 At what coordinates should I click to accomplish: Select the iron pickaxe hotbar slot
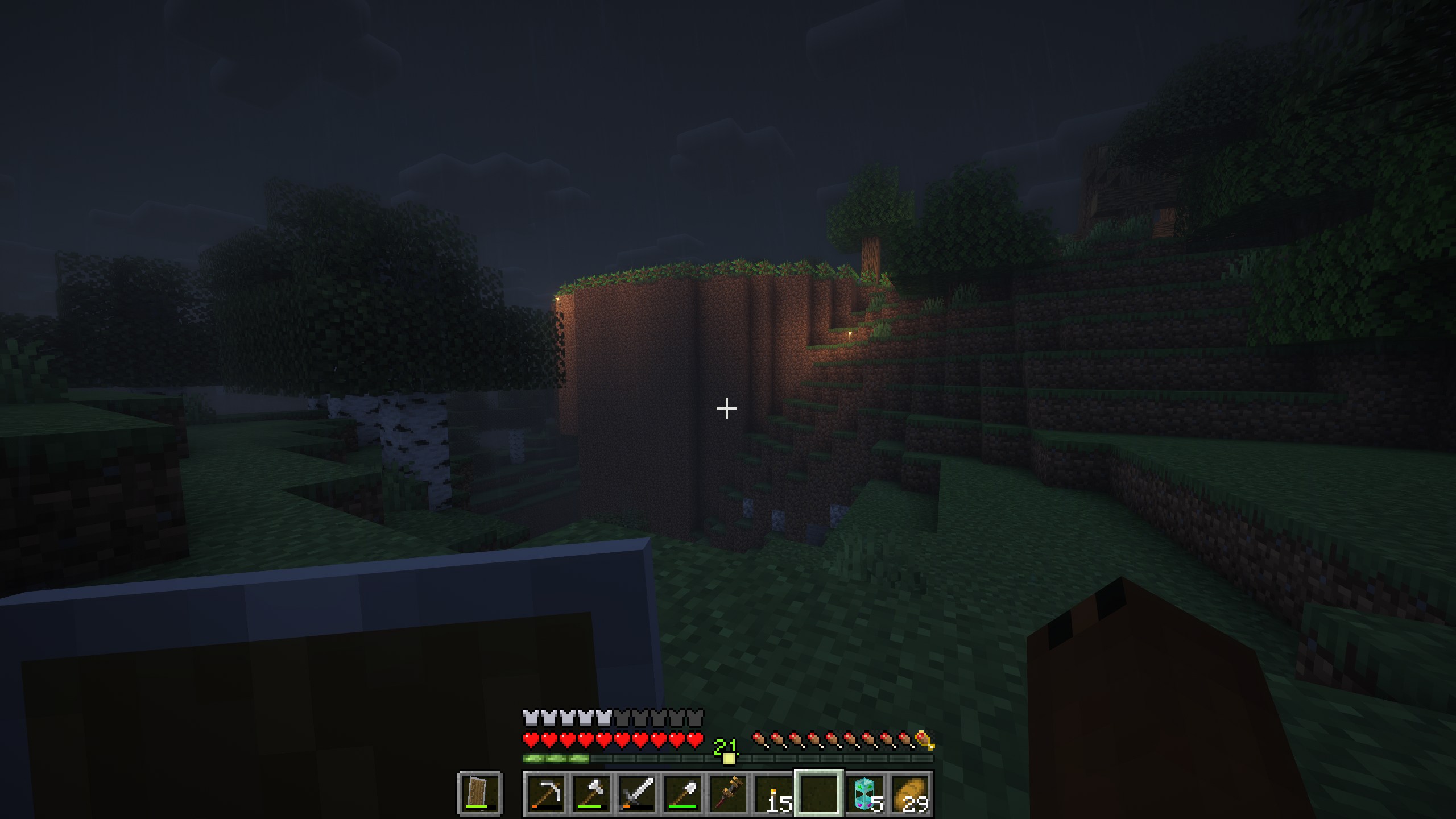(545, 793)
